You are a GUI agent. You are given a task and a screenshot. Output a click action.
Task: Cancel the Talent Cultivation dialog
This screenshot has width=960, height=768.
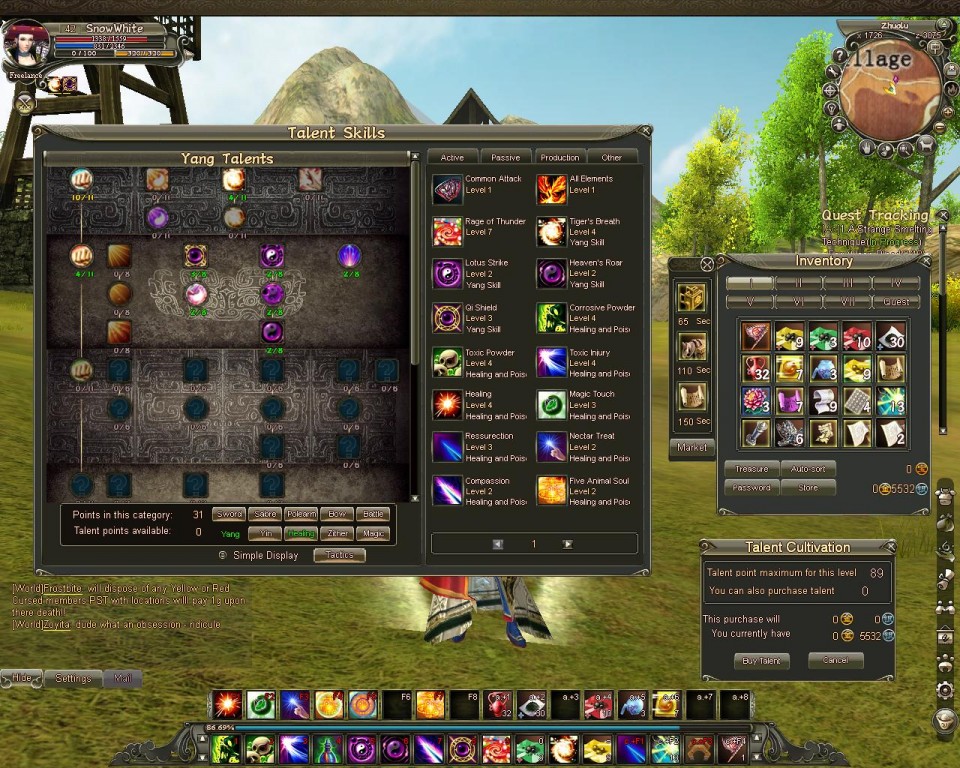pyautogui.click(x=835, y=661)
